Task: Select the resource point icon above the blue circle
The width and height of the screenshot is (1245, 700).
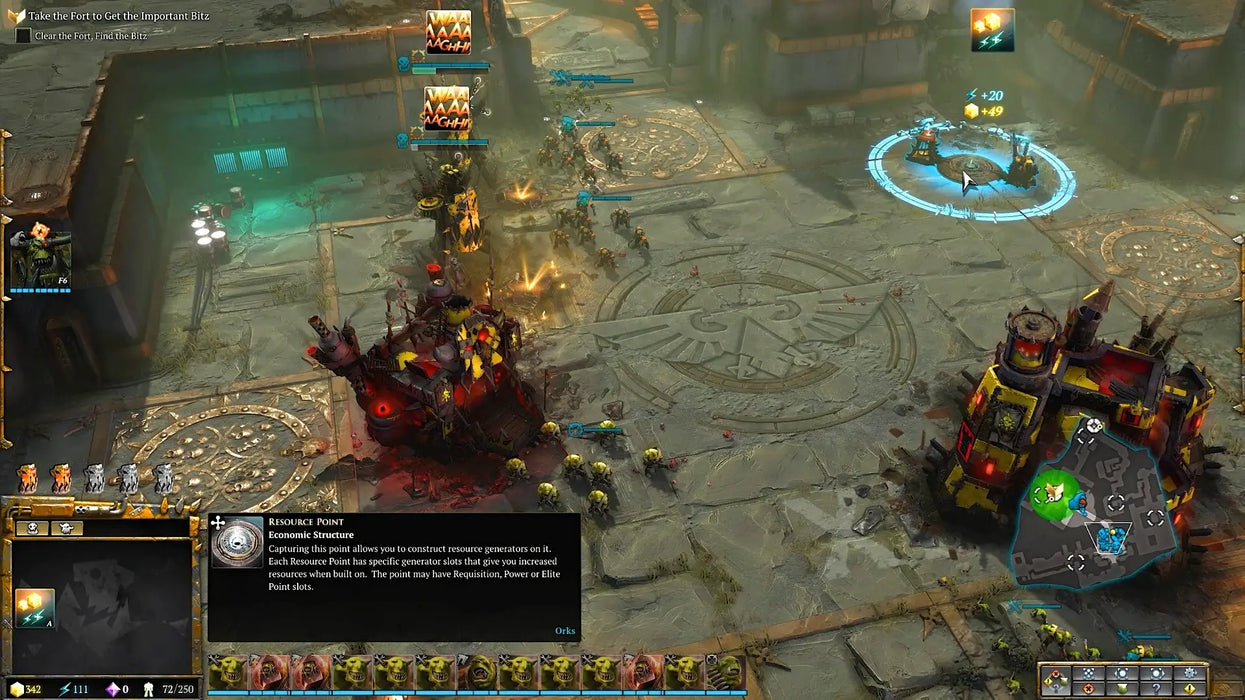Action: pos(992,30)
